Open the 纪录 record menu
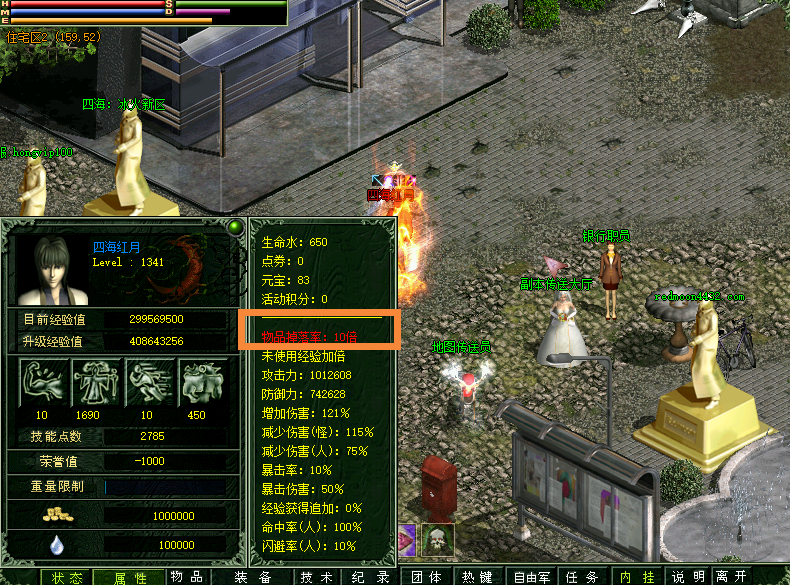This screenshot has width=790, height=585. [371, 577]
